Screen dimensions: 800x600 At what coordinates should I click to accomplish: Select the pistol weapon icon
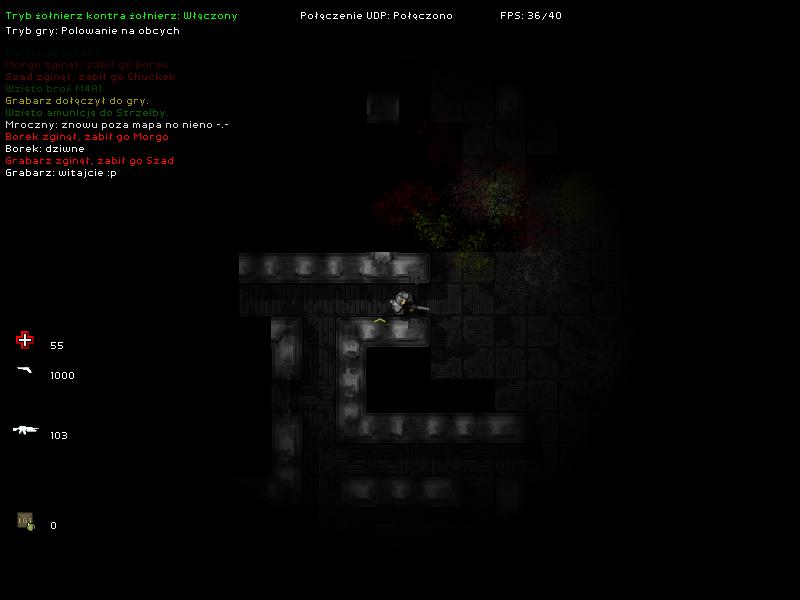click(25, 371)
